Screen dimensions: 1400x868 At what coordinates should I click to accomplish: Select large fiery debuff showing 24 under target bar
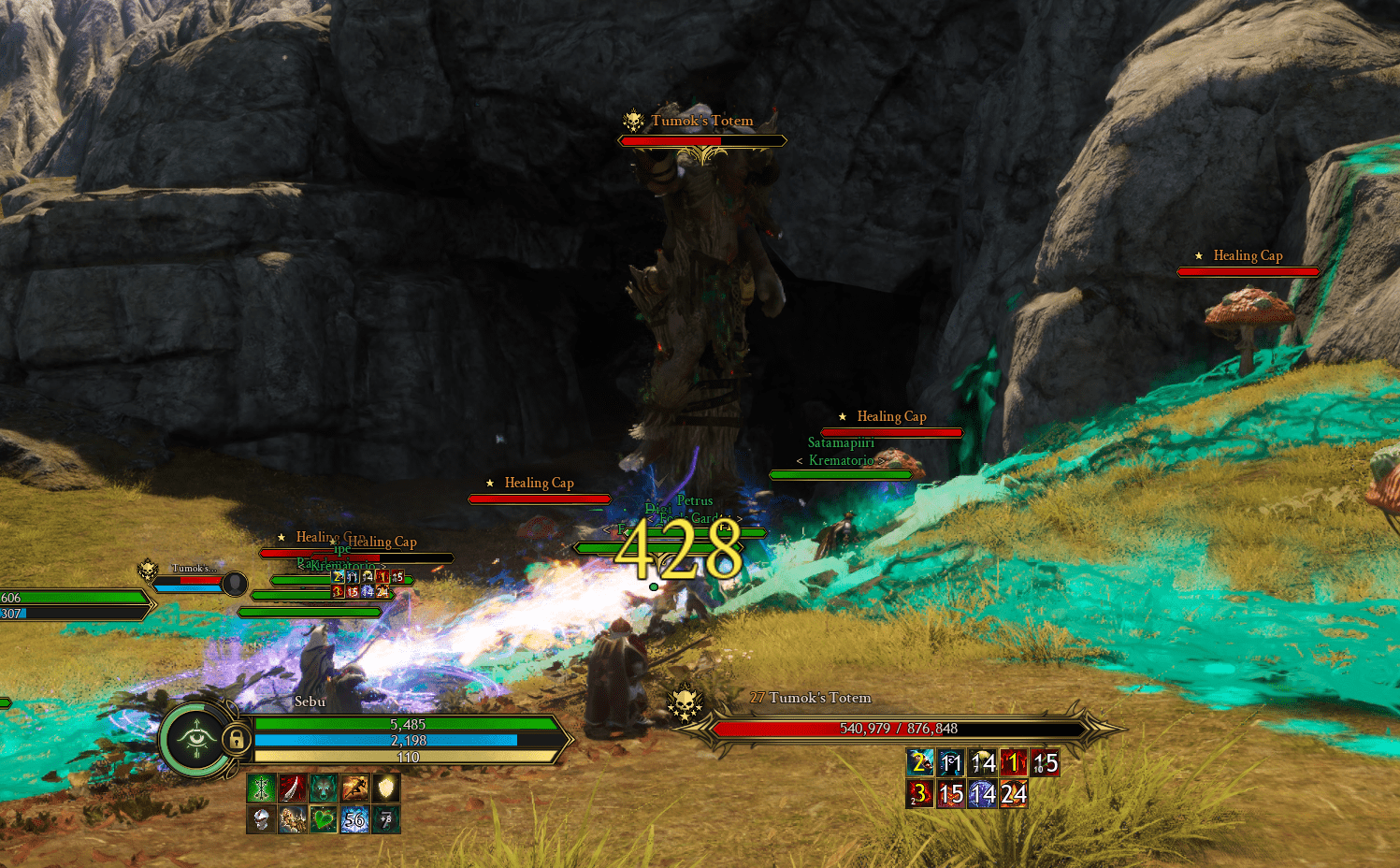tap(1014, 795)
